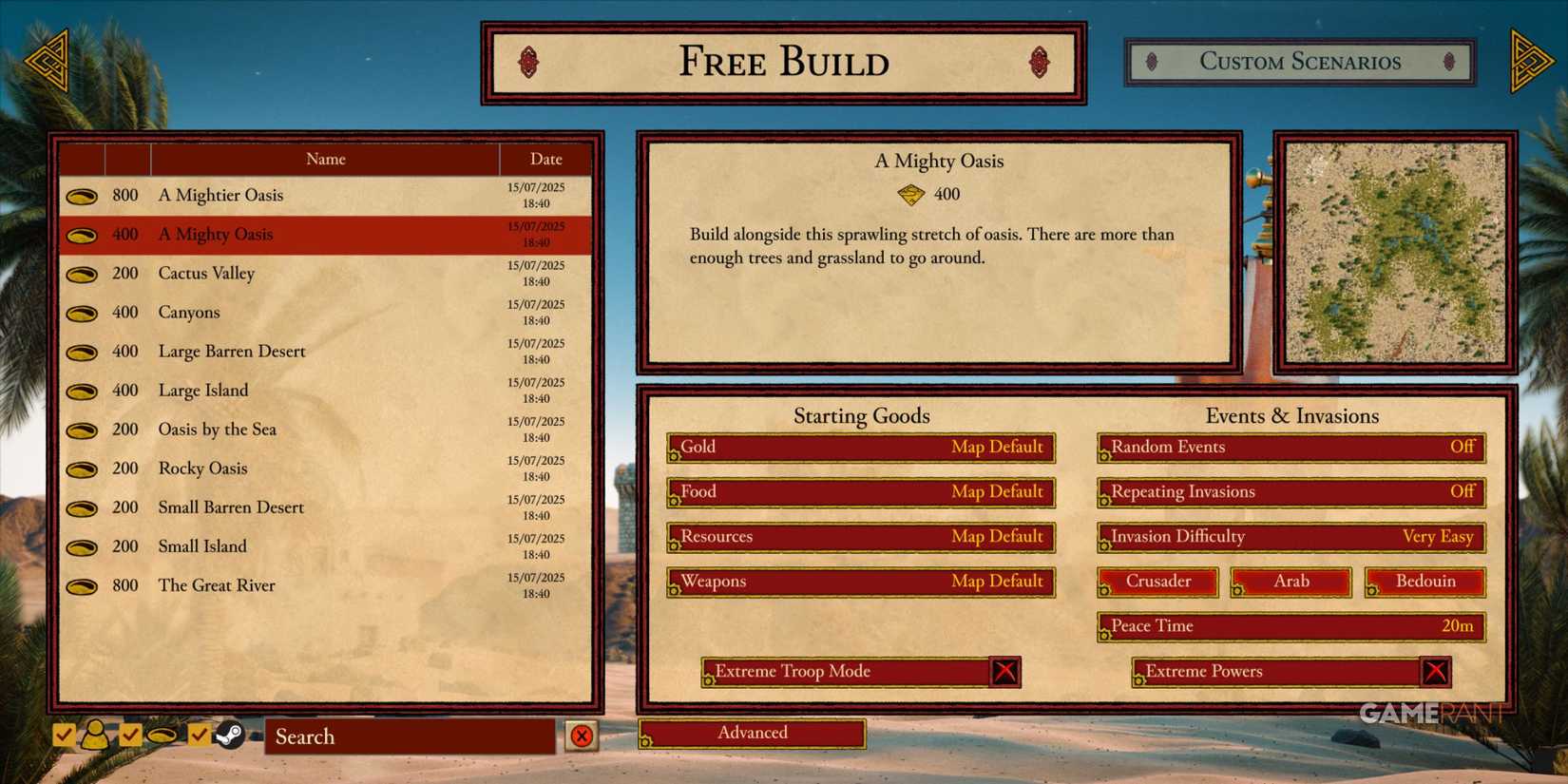This screenshot has width=1568, height=784.
Task: Sort the map list by Date column
Action: tap(546, 159)
